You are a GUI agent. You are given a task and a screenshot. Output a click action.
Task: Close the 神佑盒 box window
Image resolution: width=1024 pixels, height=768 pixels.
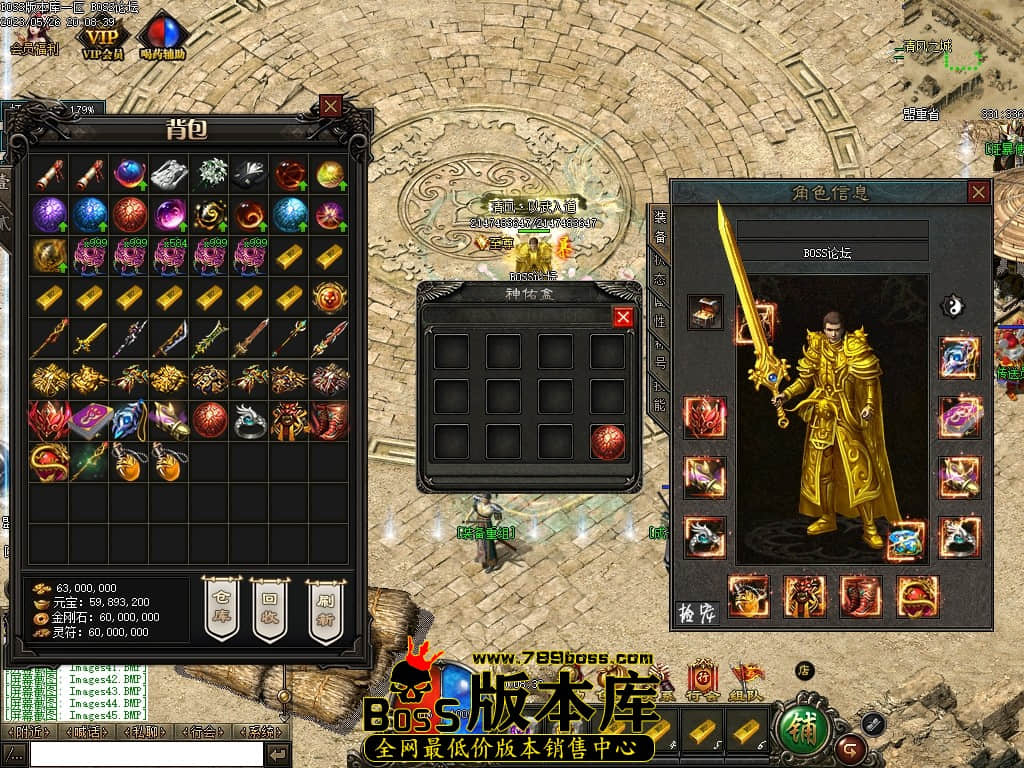pos(623,317)
